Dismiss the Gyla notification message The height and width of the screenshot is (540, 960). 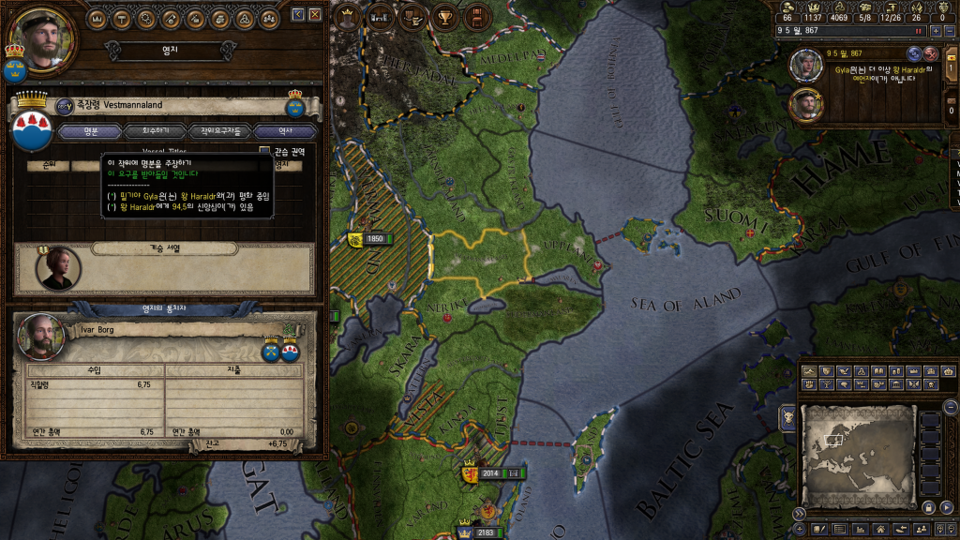(x=931, y=54)
